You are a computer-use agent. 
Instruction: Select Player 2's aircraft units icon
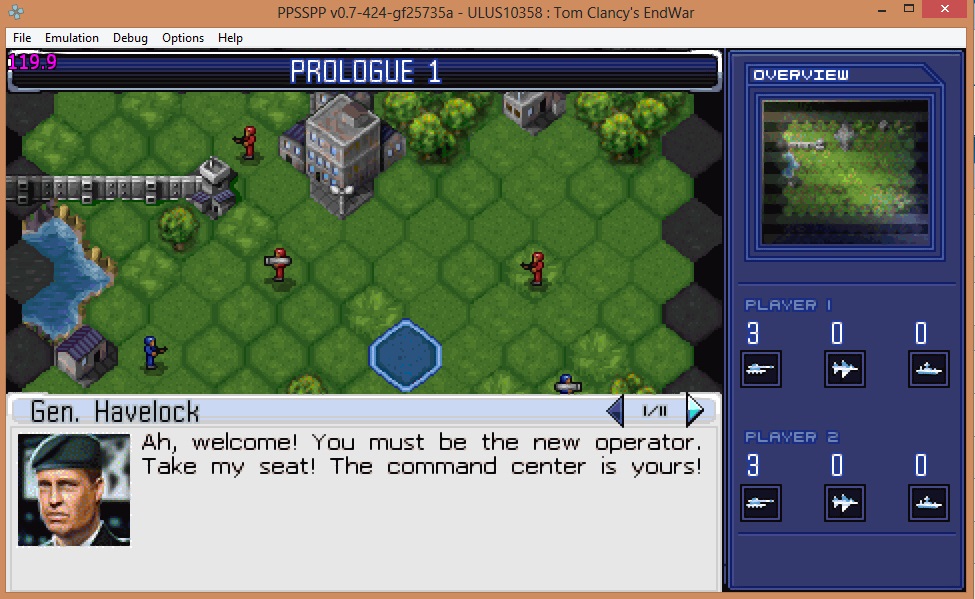(x=844, y=503)
